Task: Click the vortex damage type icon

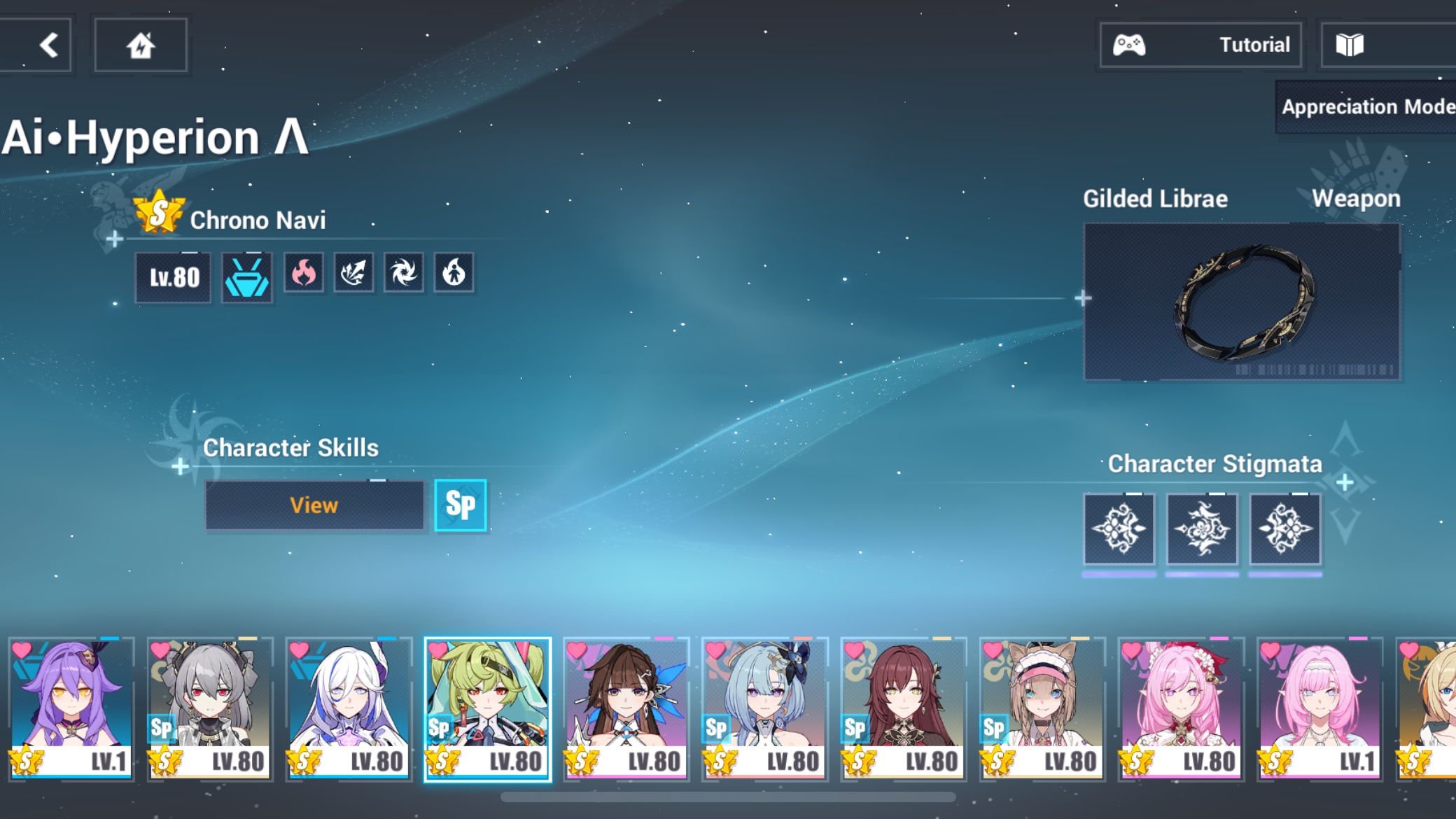Action: coord(405,273)
